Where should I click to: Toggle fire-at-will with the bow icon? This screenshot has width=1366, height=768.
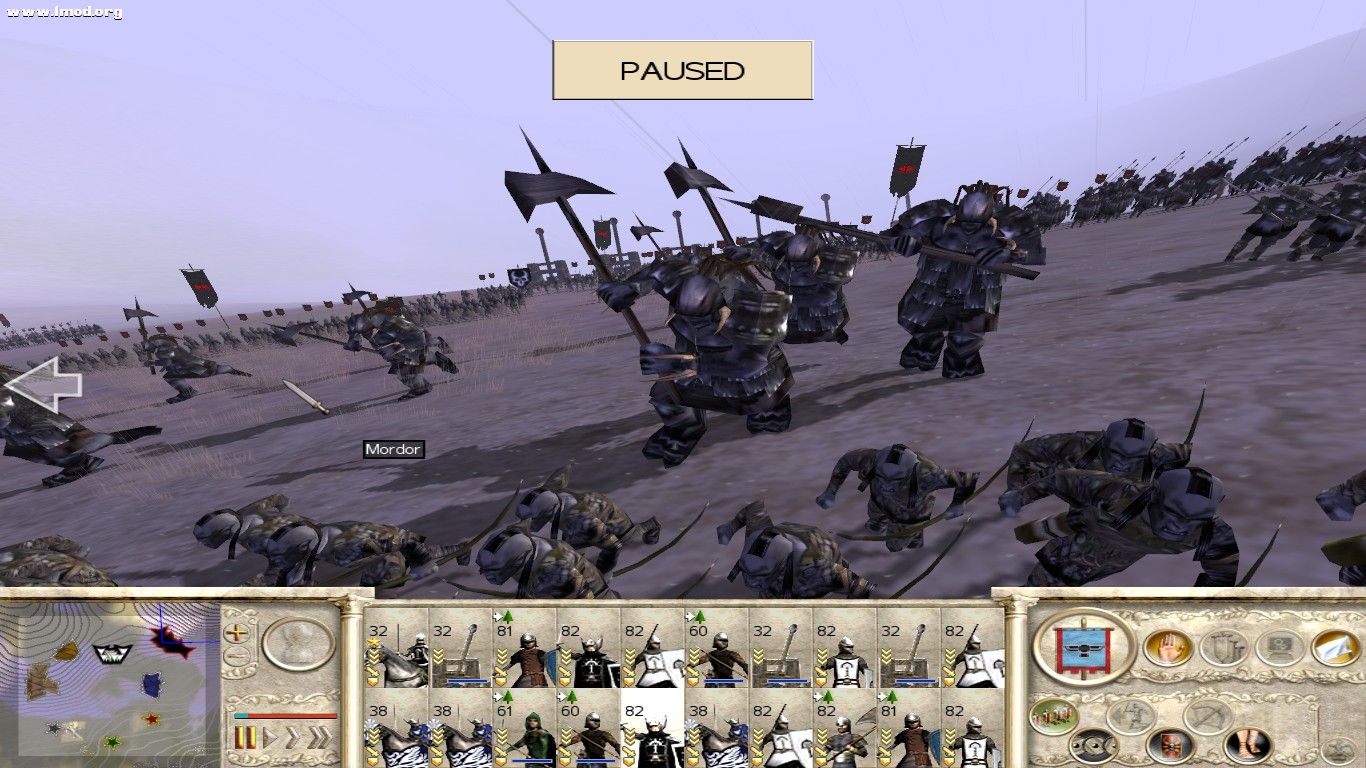tap(1205, 717)
